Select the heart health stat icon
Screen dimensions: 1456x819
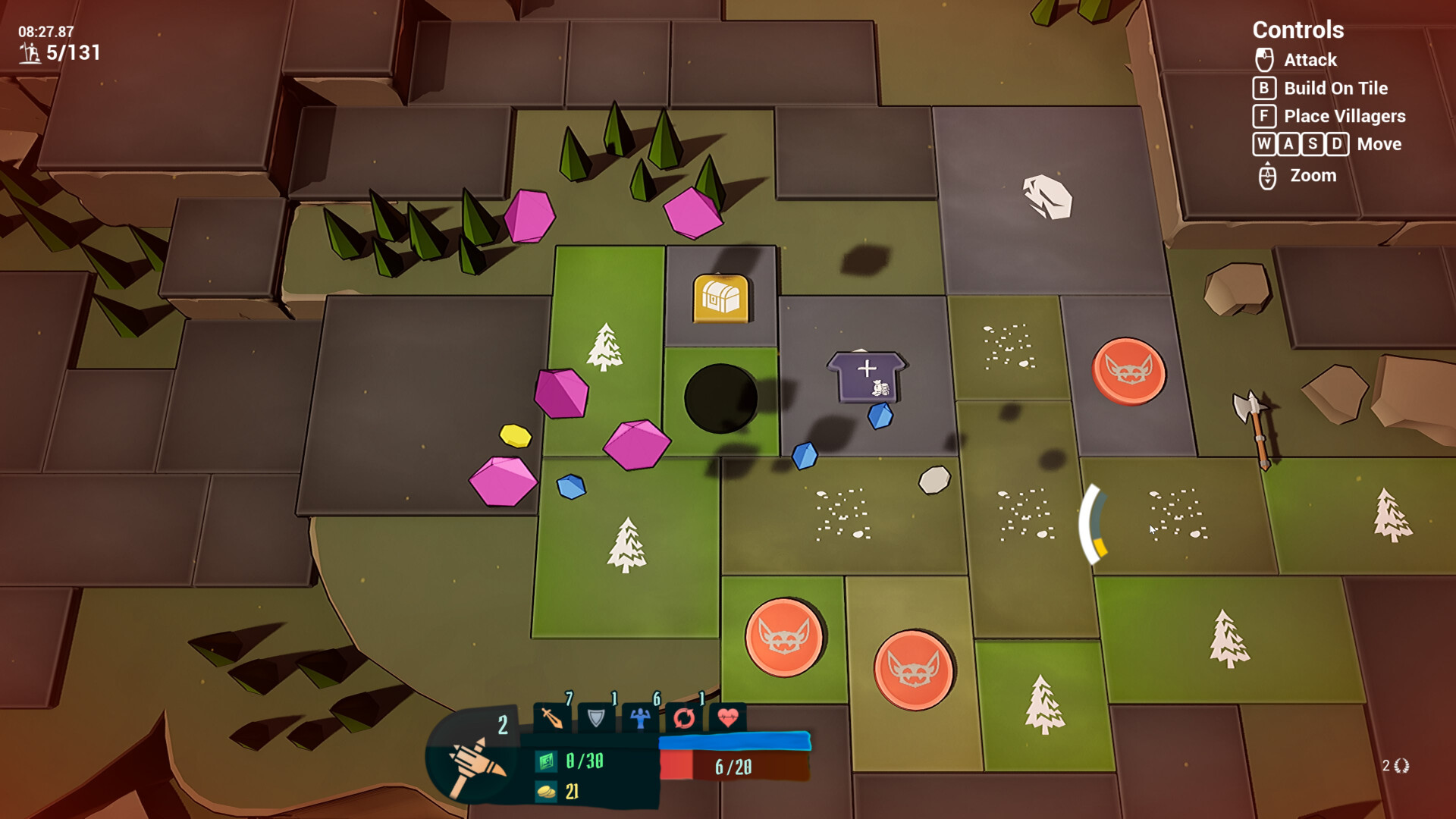(728, 717)
